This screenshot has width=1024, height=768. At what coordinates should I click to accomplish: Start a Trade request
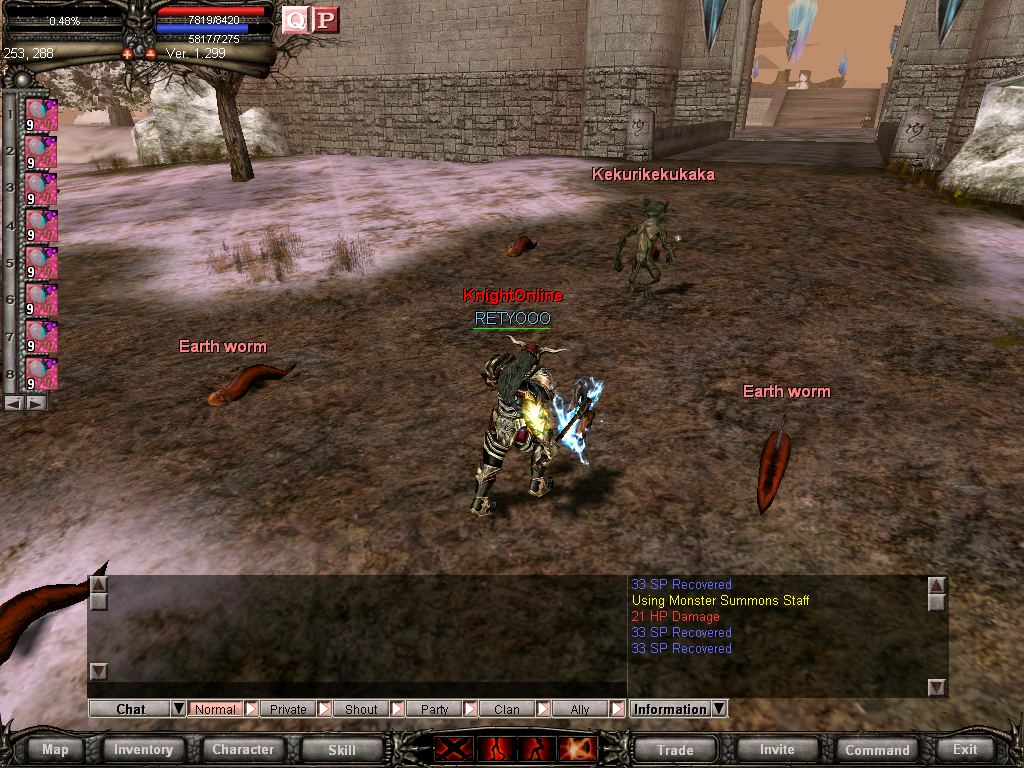tap(675, 749)
